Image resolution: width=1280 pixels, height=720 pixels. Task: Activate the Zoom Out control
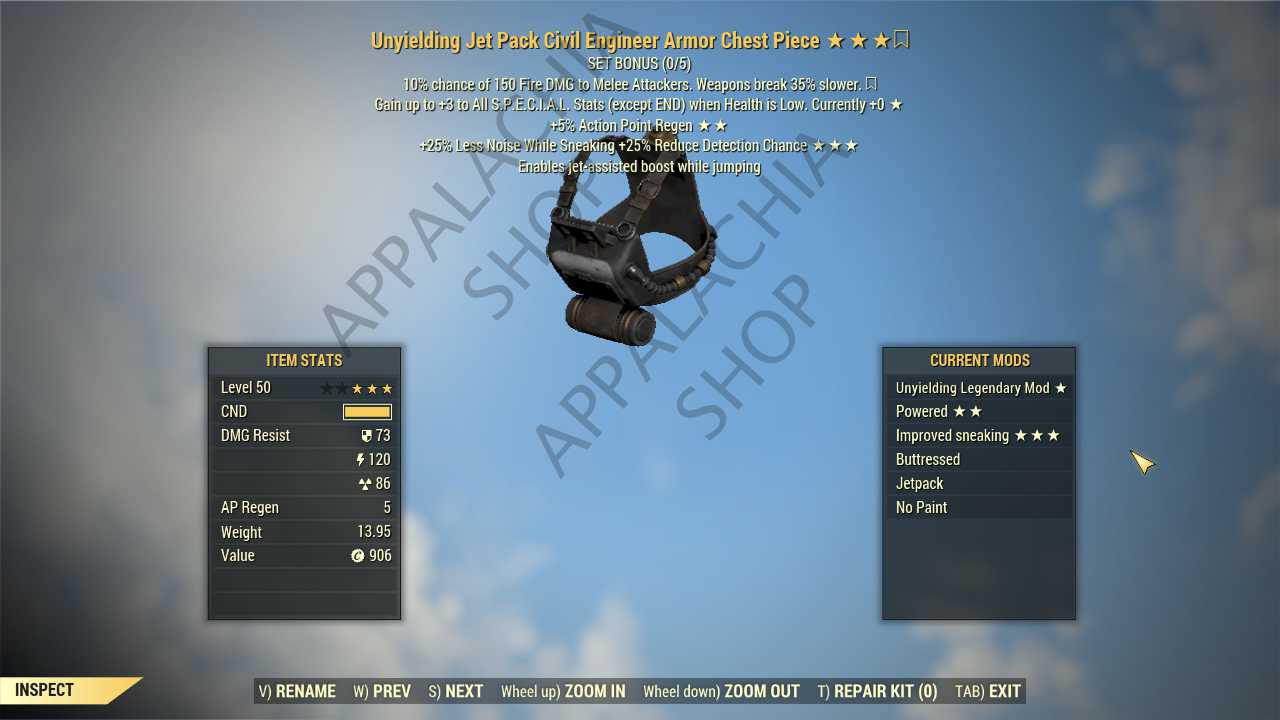pos(721,691)
